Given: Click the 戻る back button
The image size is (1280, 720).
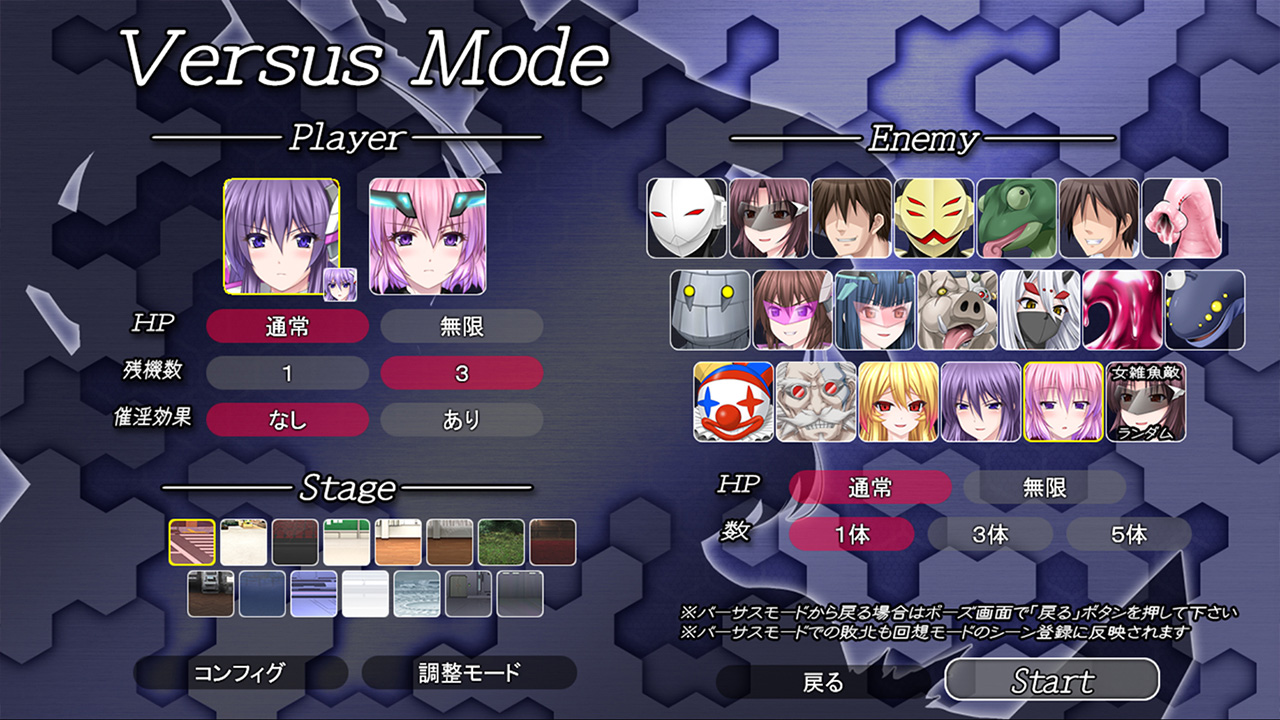Looking at the screenshot, I should pos(824,682).
